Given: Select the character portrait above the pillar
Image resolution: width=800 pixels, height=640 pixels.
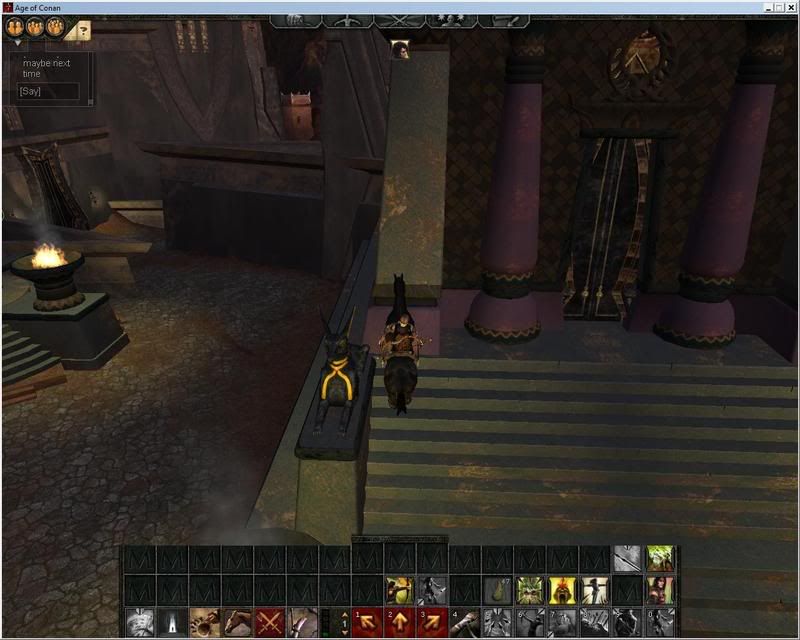Looking at the screenshot, I should [400, 50].
